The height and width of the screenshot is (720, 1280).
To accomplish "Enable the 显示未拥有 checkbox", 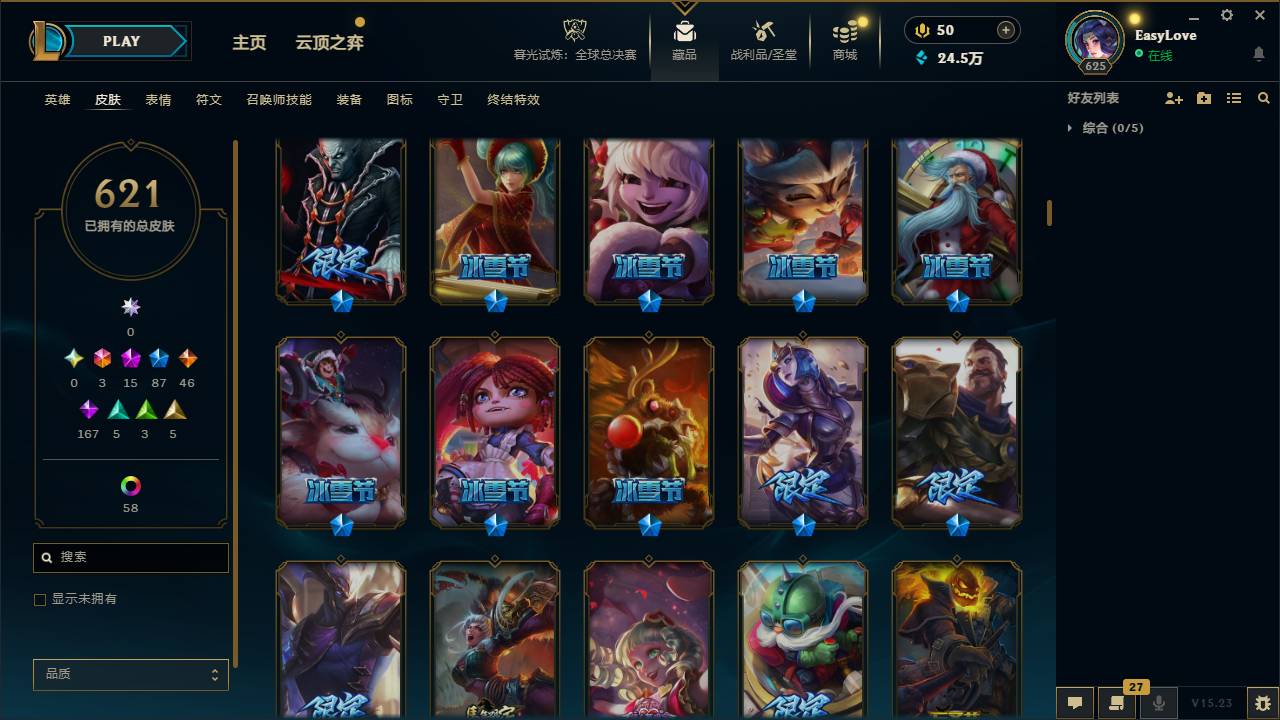I will point(40,599).
